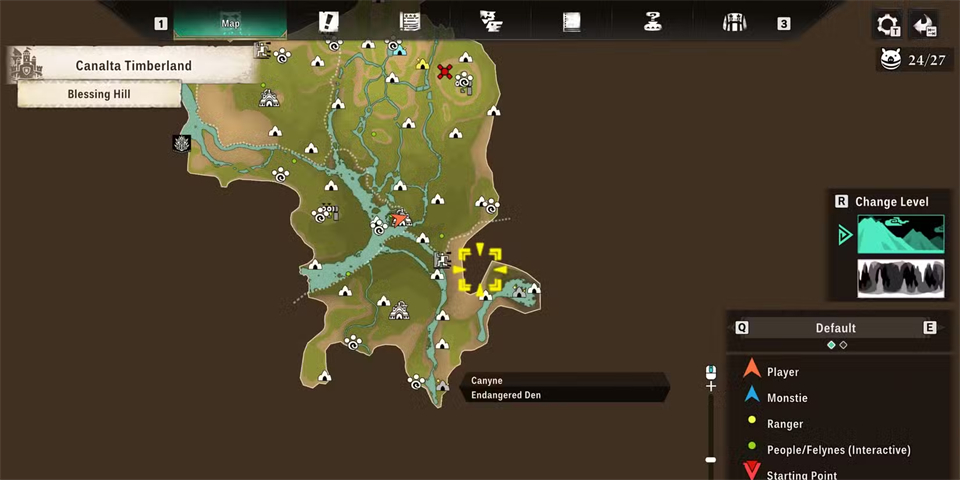Image resolution: width=960 pixels, height=480 pixels.
Task: Select the red X marker on map
Action: click(x=445, y=71)
